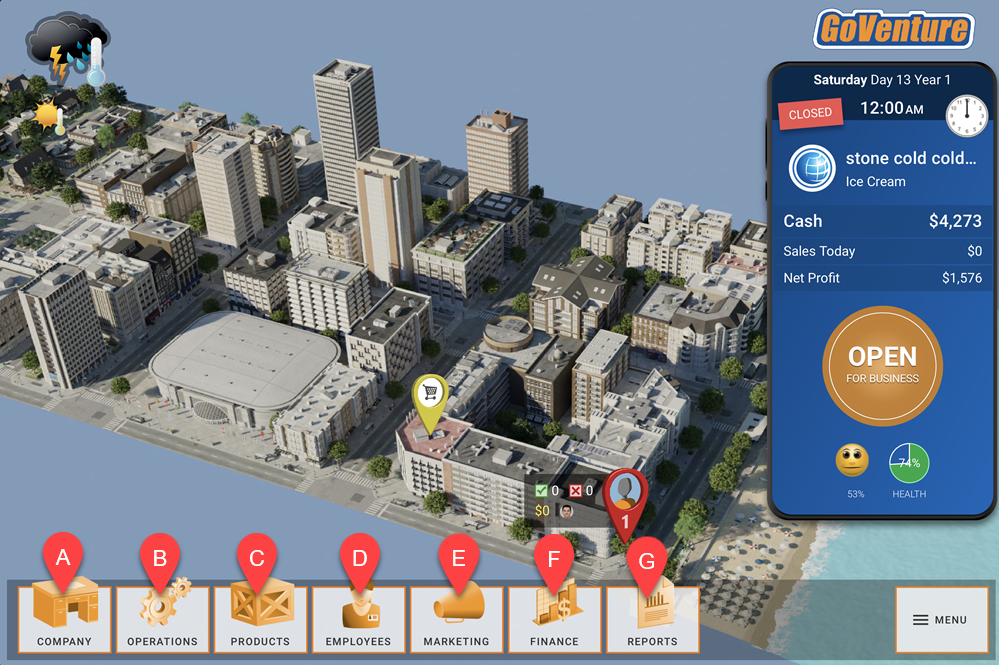Click the storm cloud weather icon
The image size is (1000, 665).
(65, 45)
